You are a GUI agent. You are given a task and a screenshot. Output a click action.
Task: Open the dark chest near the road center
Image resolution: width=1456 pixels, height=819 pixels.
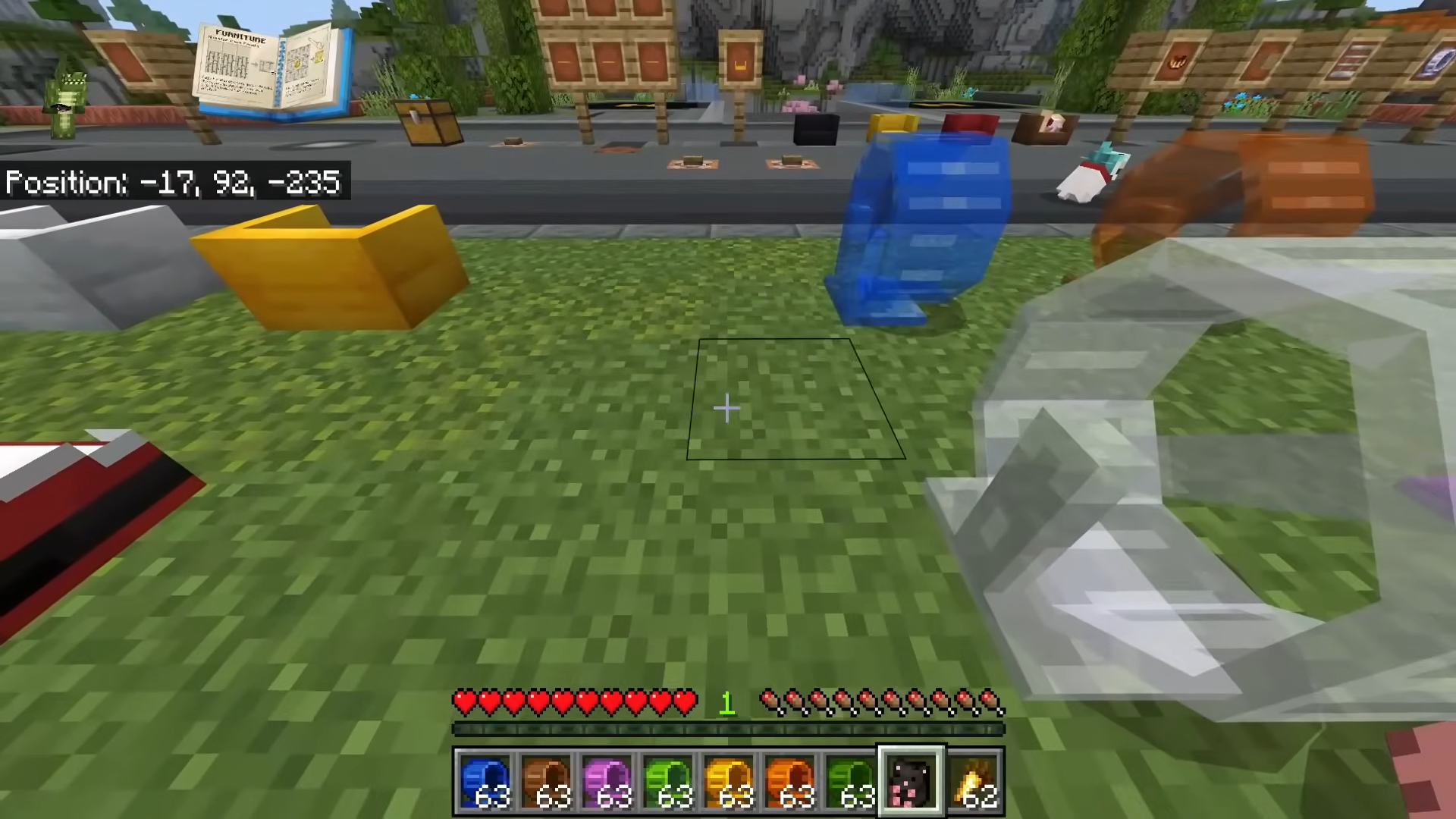click(x=817, y=129)
